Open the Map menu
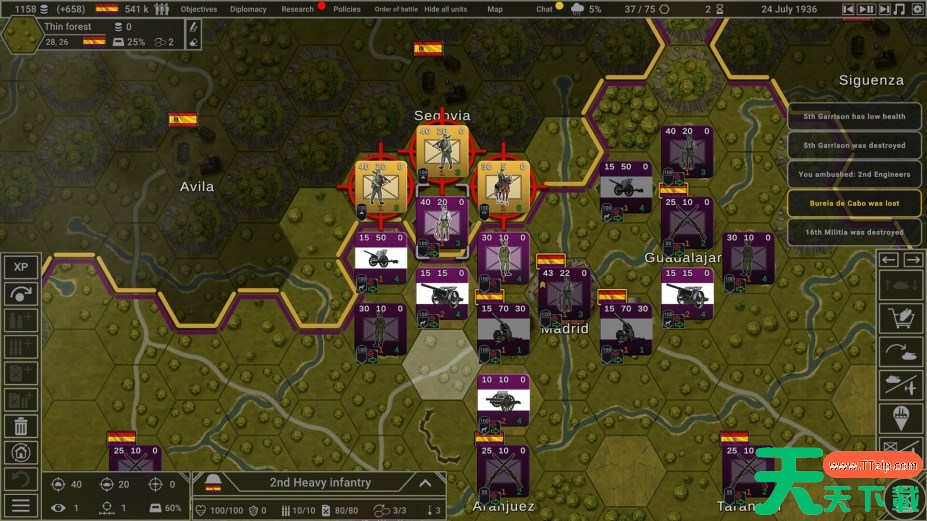The height and width of the screenshot is (521, 927). 495,9
